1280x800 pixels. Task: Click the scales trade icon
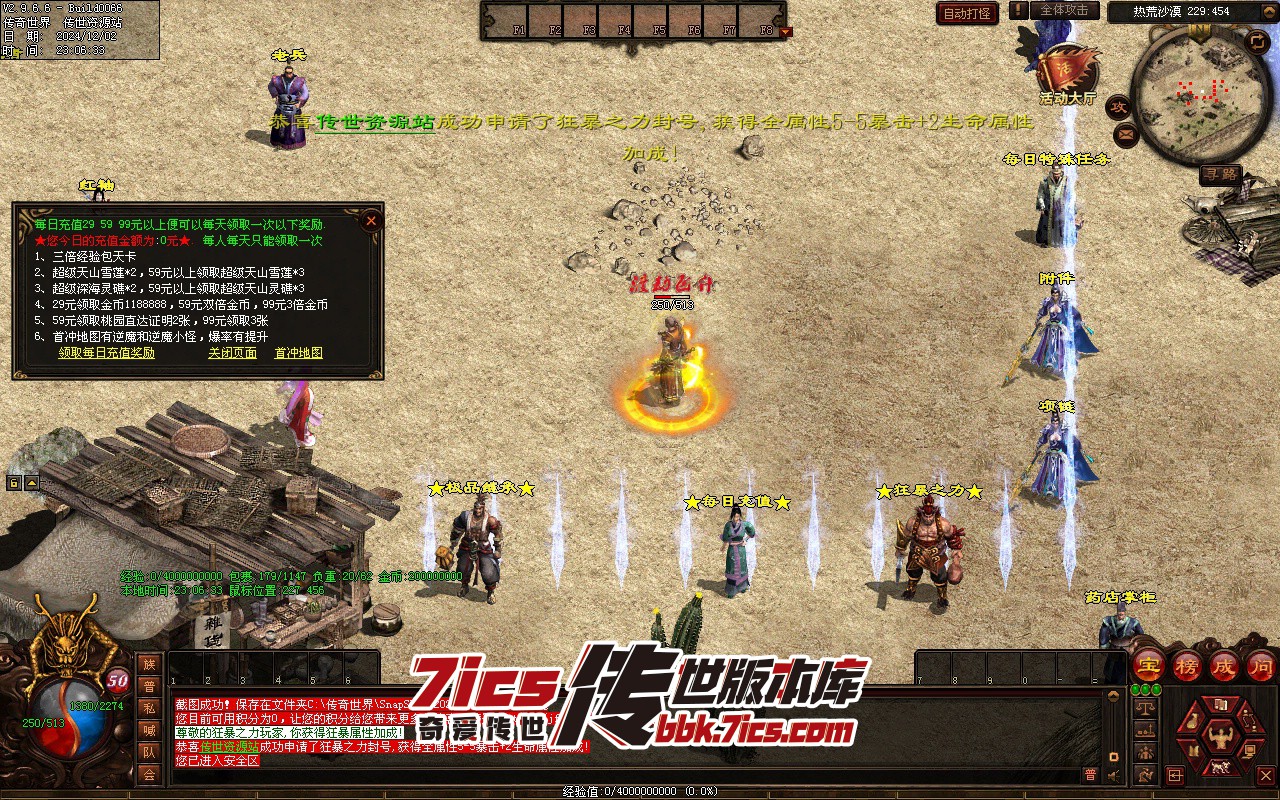1146,706
